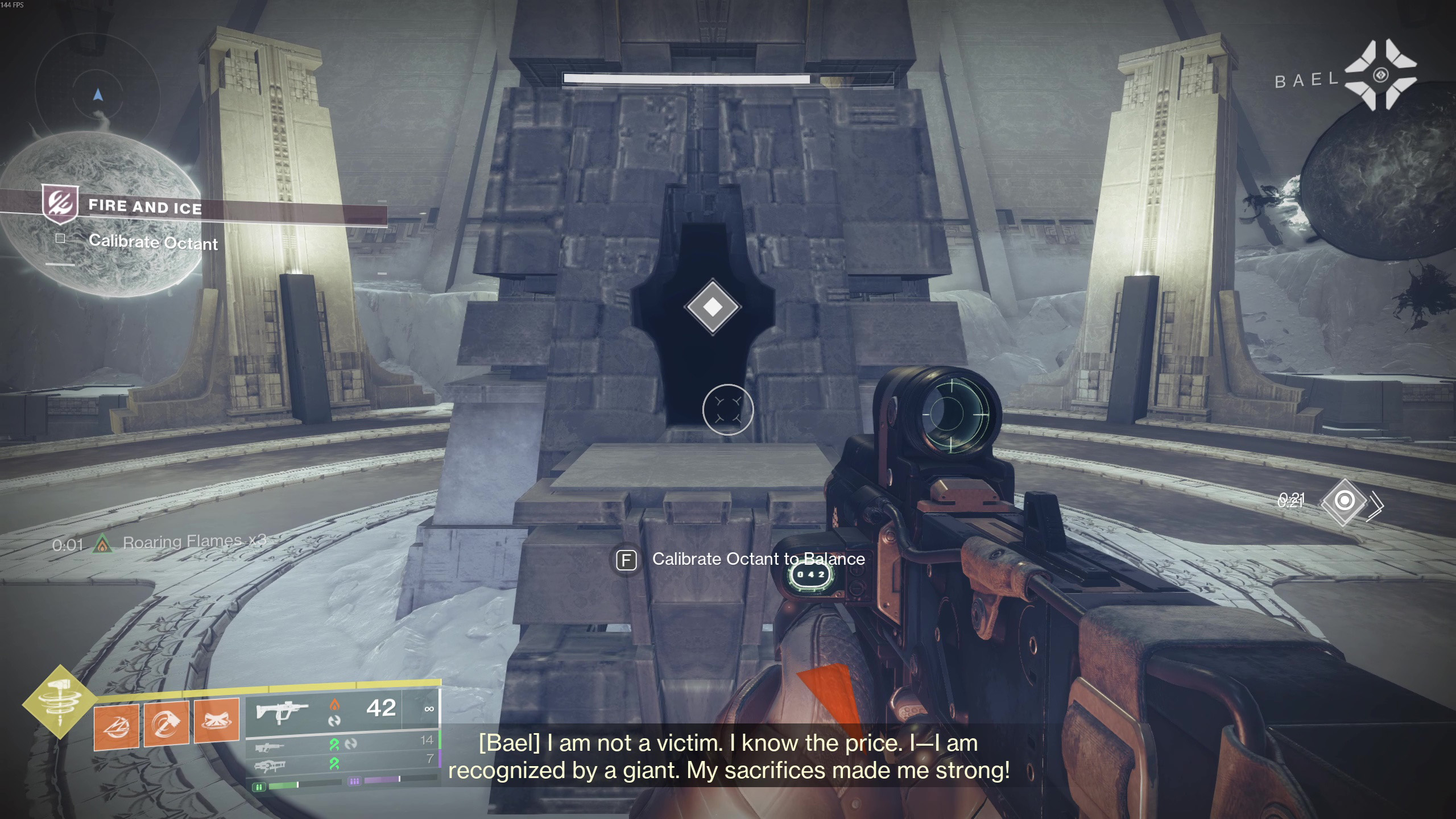This screenshot has height=819, width=1456.
Task: Select the diamond objective waypoint marker
Action: 713,307
